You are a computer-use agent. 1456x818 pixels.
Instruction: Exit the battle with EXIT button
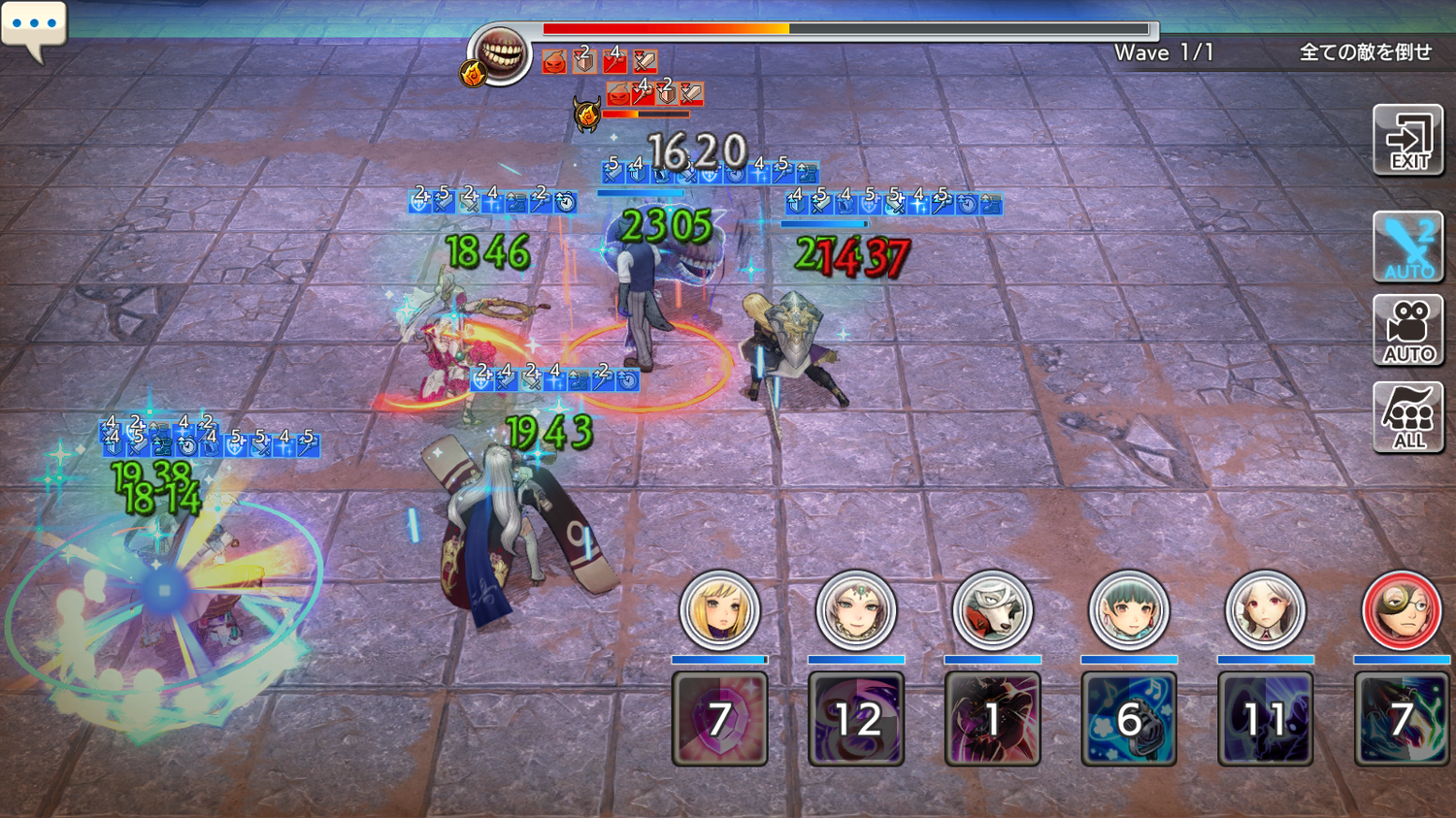(1407, 141)
